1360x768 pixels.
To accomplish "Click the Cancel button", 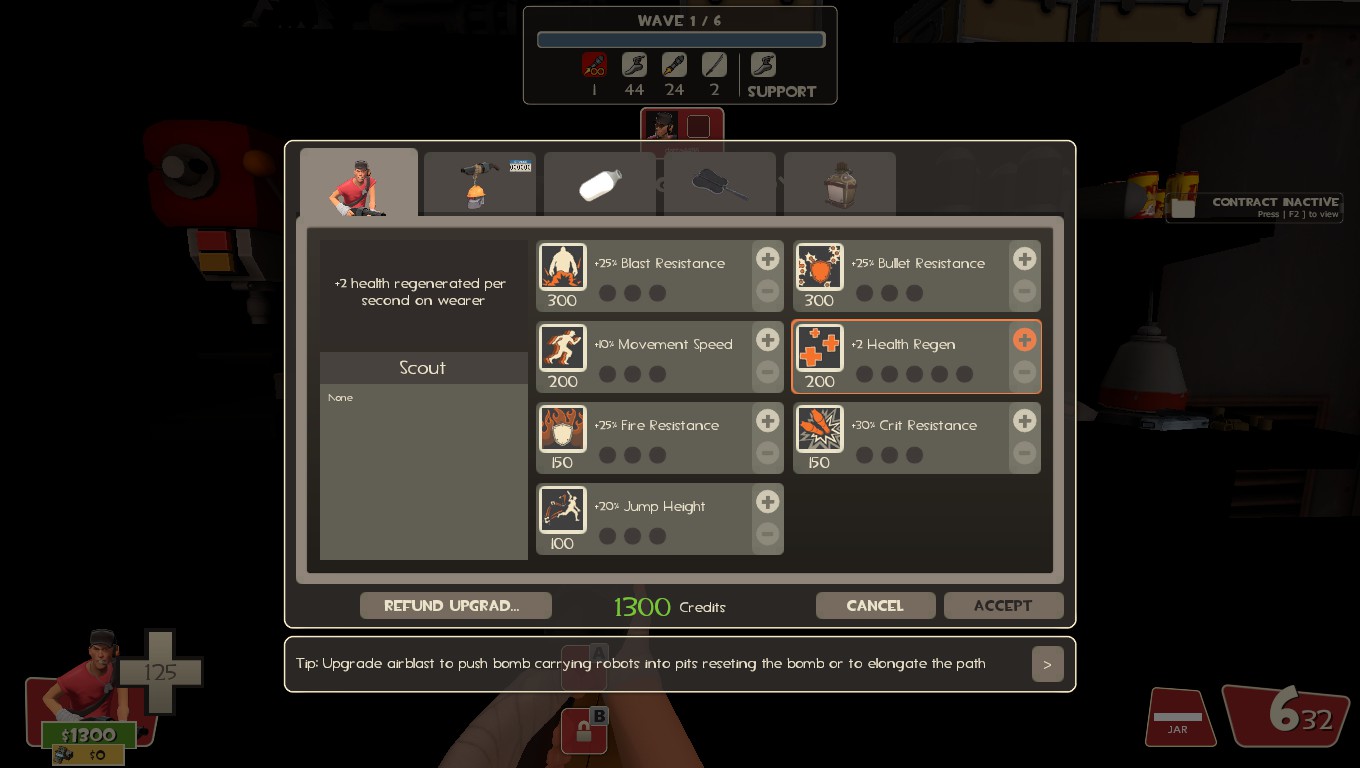I will tap(875, 605).
